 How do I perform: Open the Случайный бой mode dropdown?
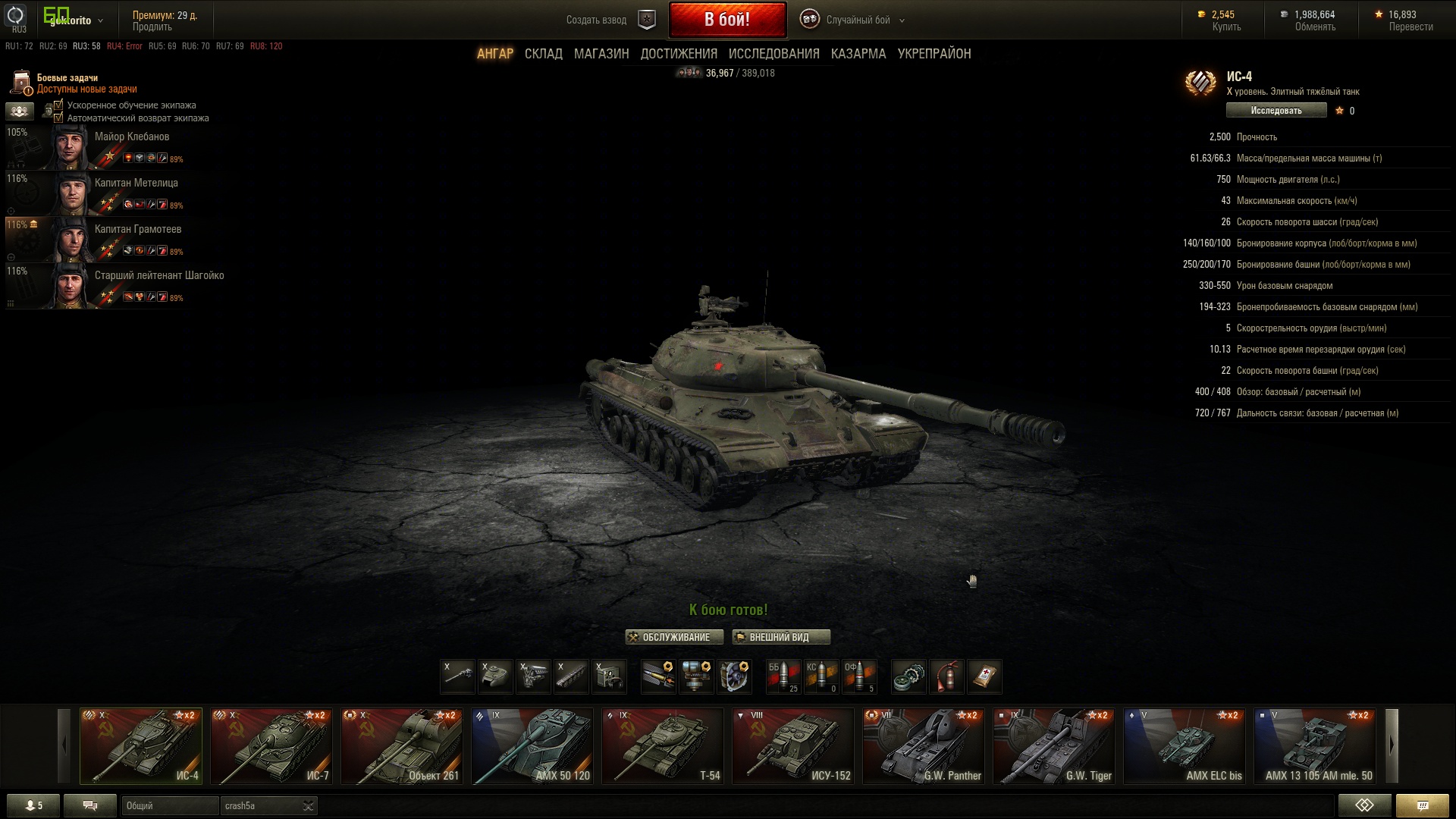tap(858, 20)
